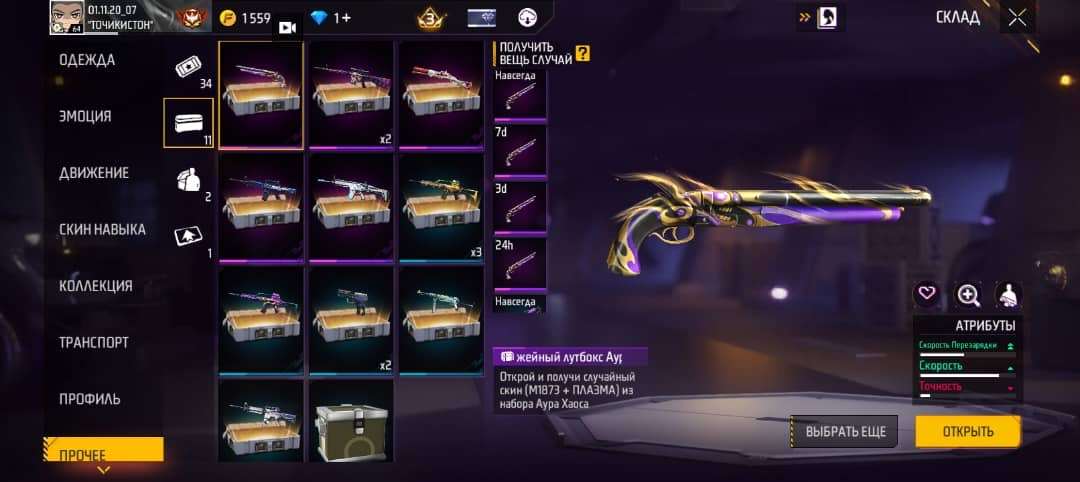Open the ОДЕЖДА category
1080x482 pixels.
tap(87, 60)
